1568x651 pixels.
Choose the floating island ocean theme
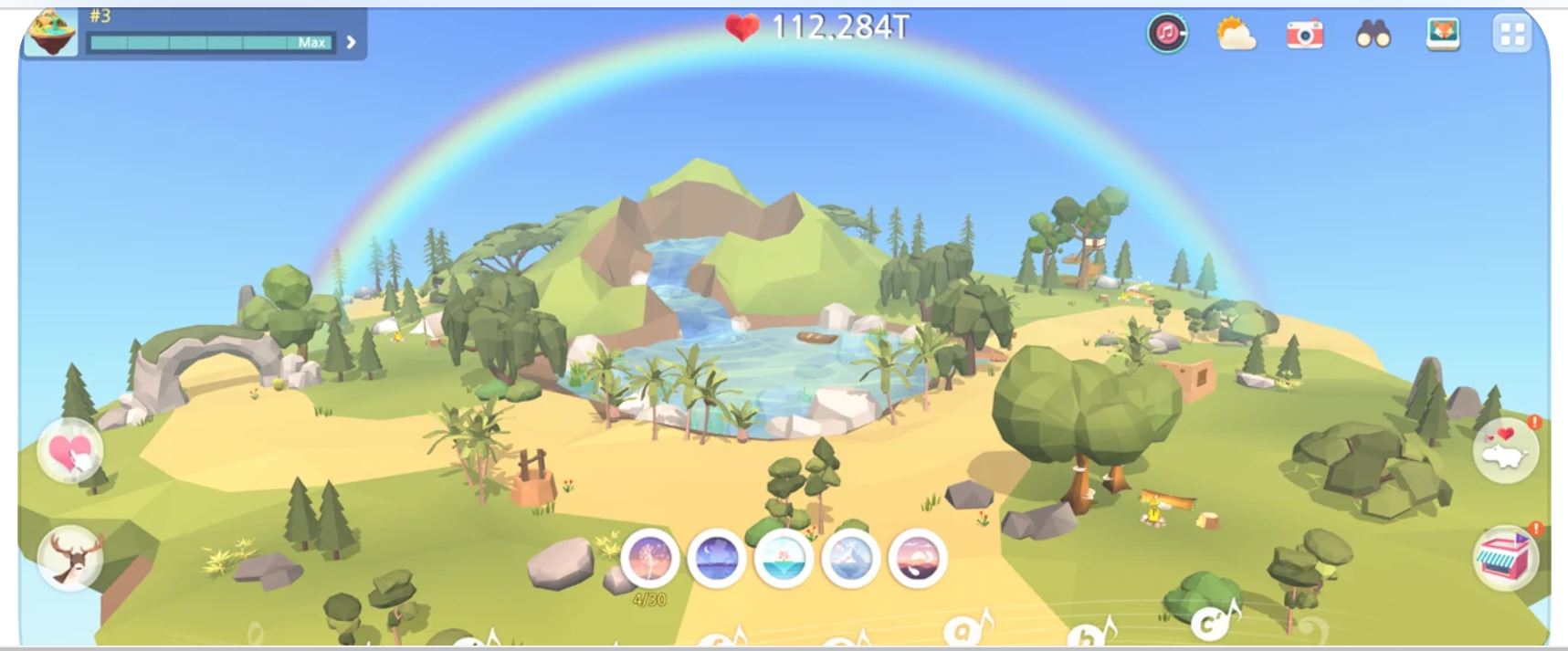[x=784, y=558]
